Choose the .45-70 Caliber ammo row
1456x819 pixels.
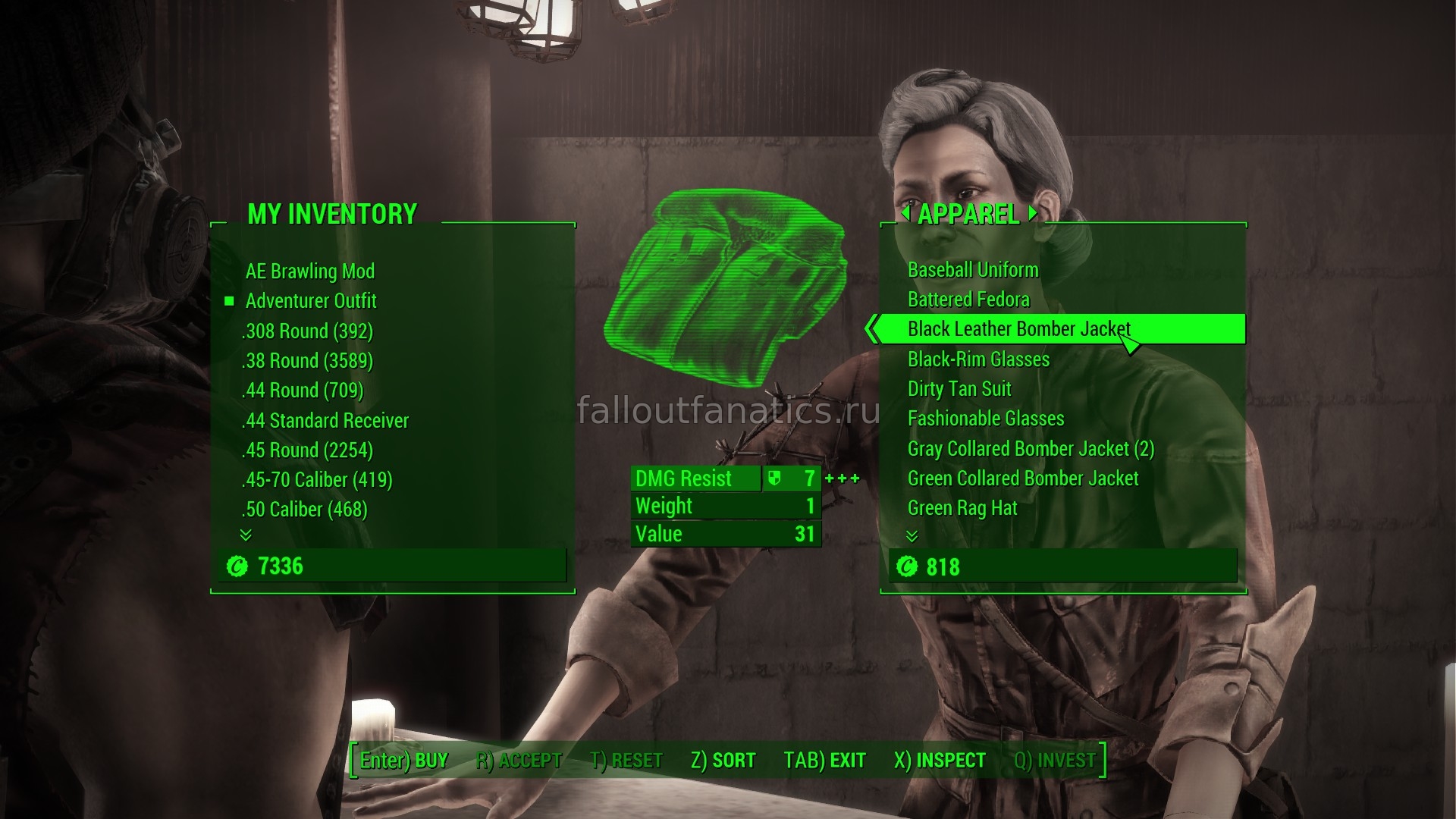pyautogui.click(x=317, y=480)
